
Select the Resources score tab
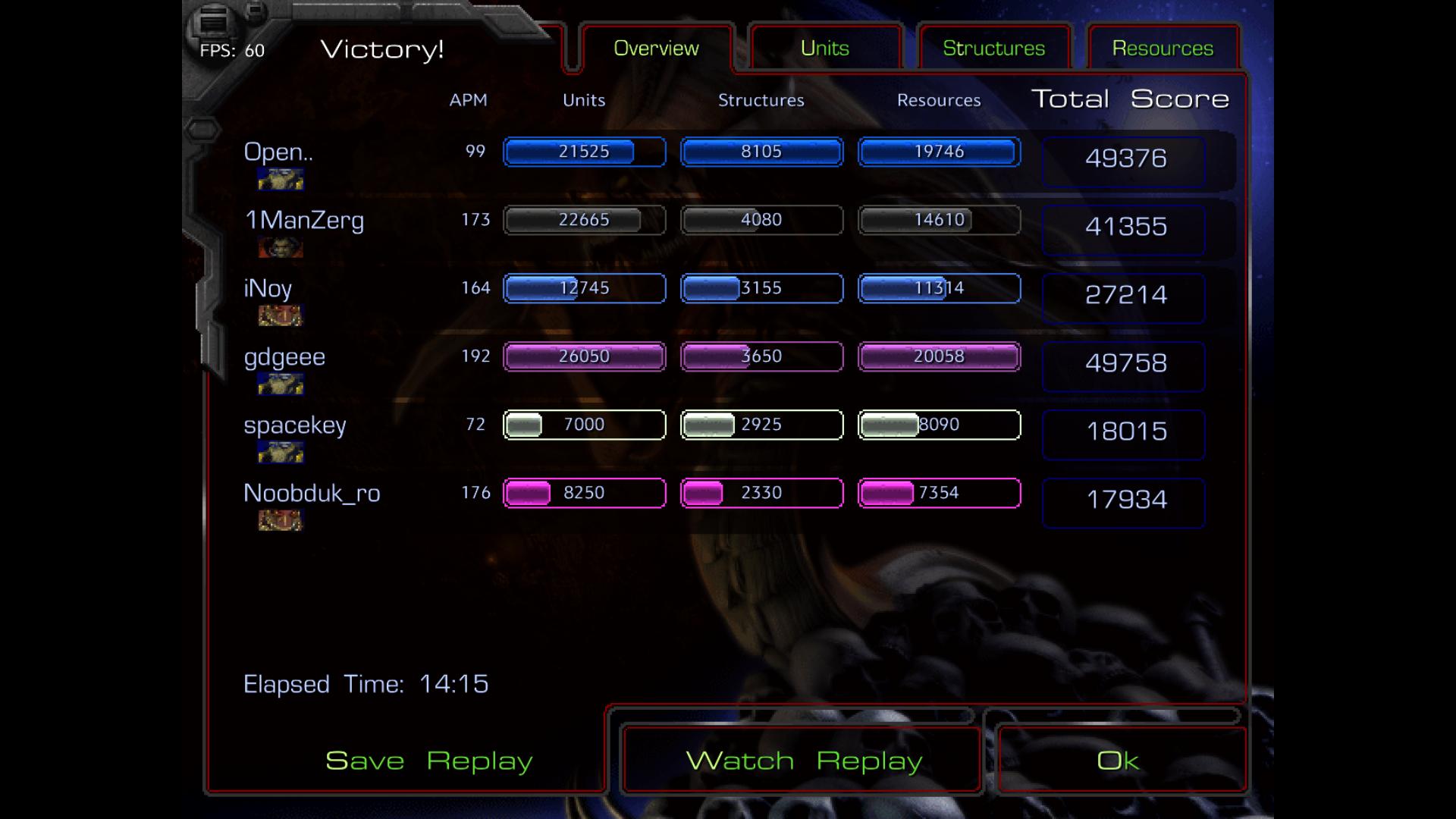1163,49
